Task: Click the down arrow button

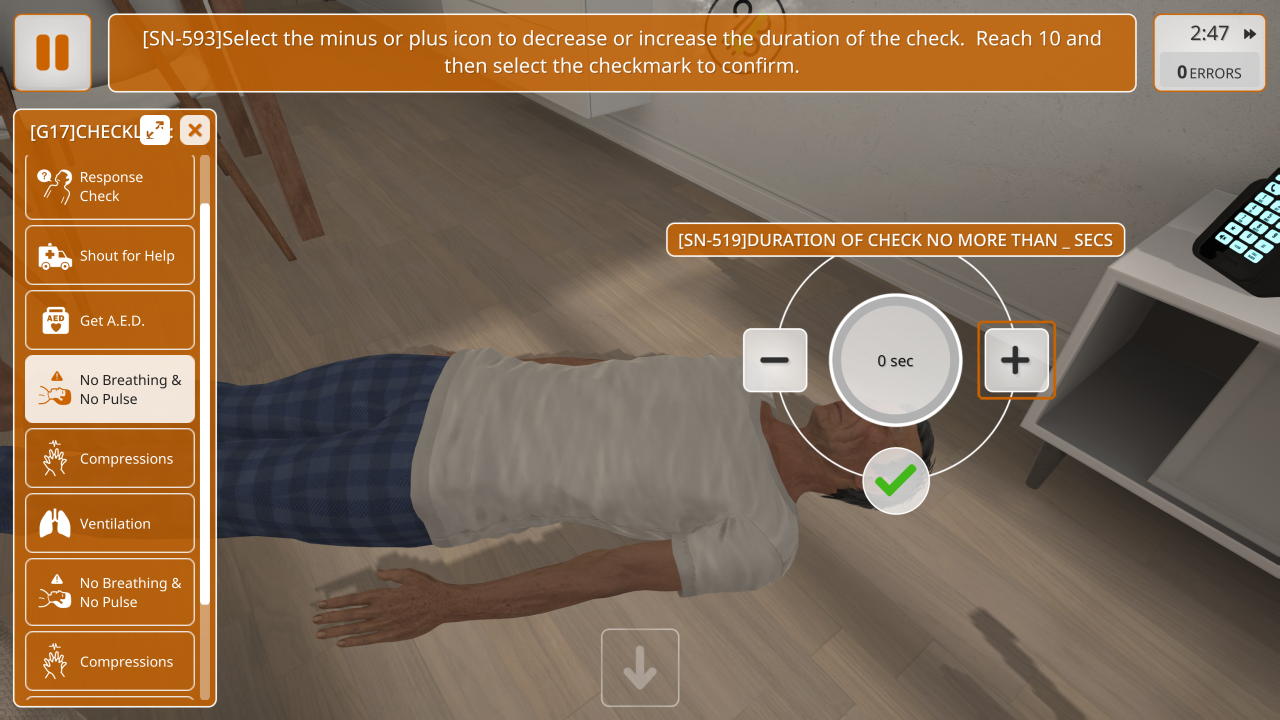Action: coord(640,668)
